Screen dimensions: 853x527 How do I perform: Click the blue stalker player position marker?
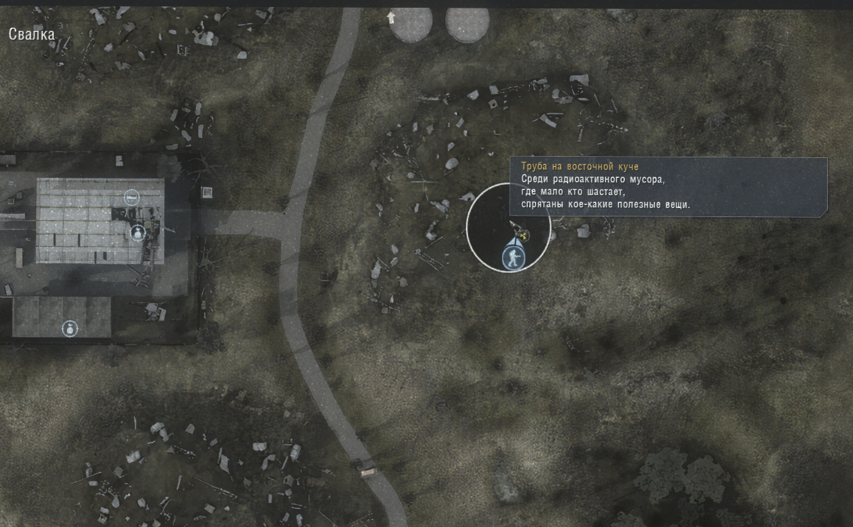click(x=513, y=257)
